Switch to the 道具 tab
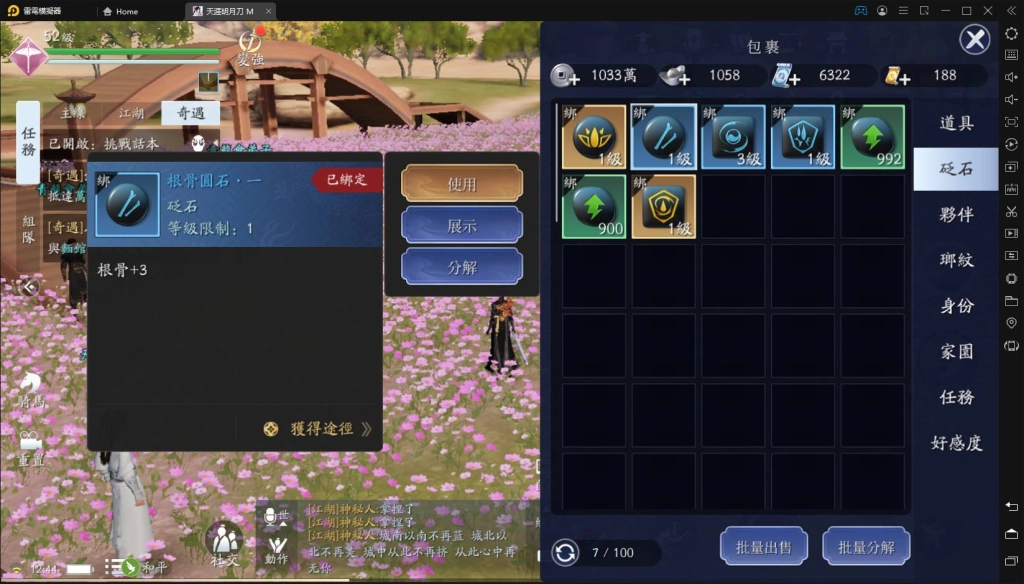This screenshot has width=1024, height=584. click(957, 123)
